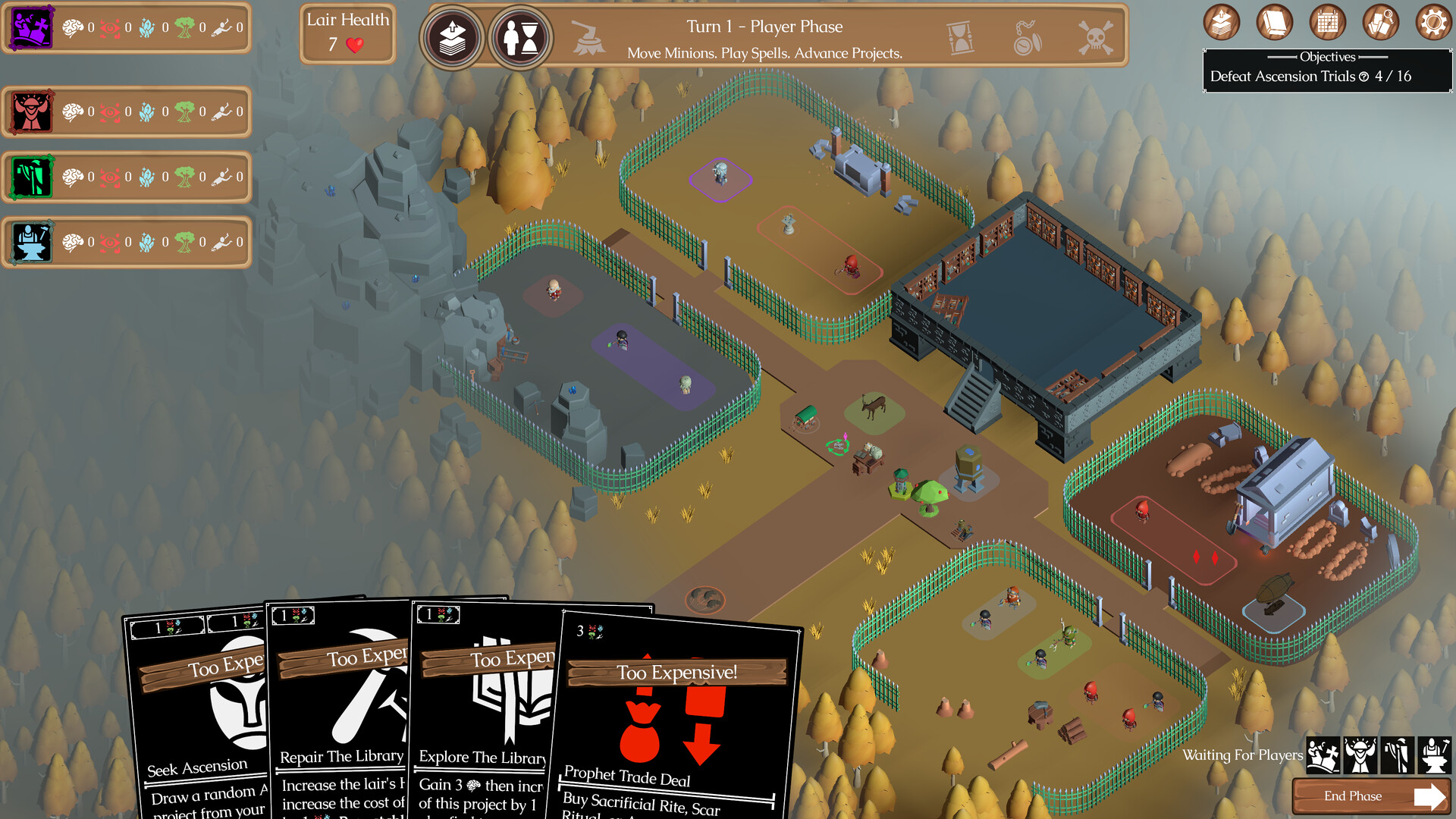Select the red horned cultist player portrait
Image resolution: width=1456 pixels, height=819 pixels.
coord(32,112)
